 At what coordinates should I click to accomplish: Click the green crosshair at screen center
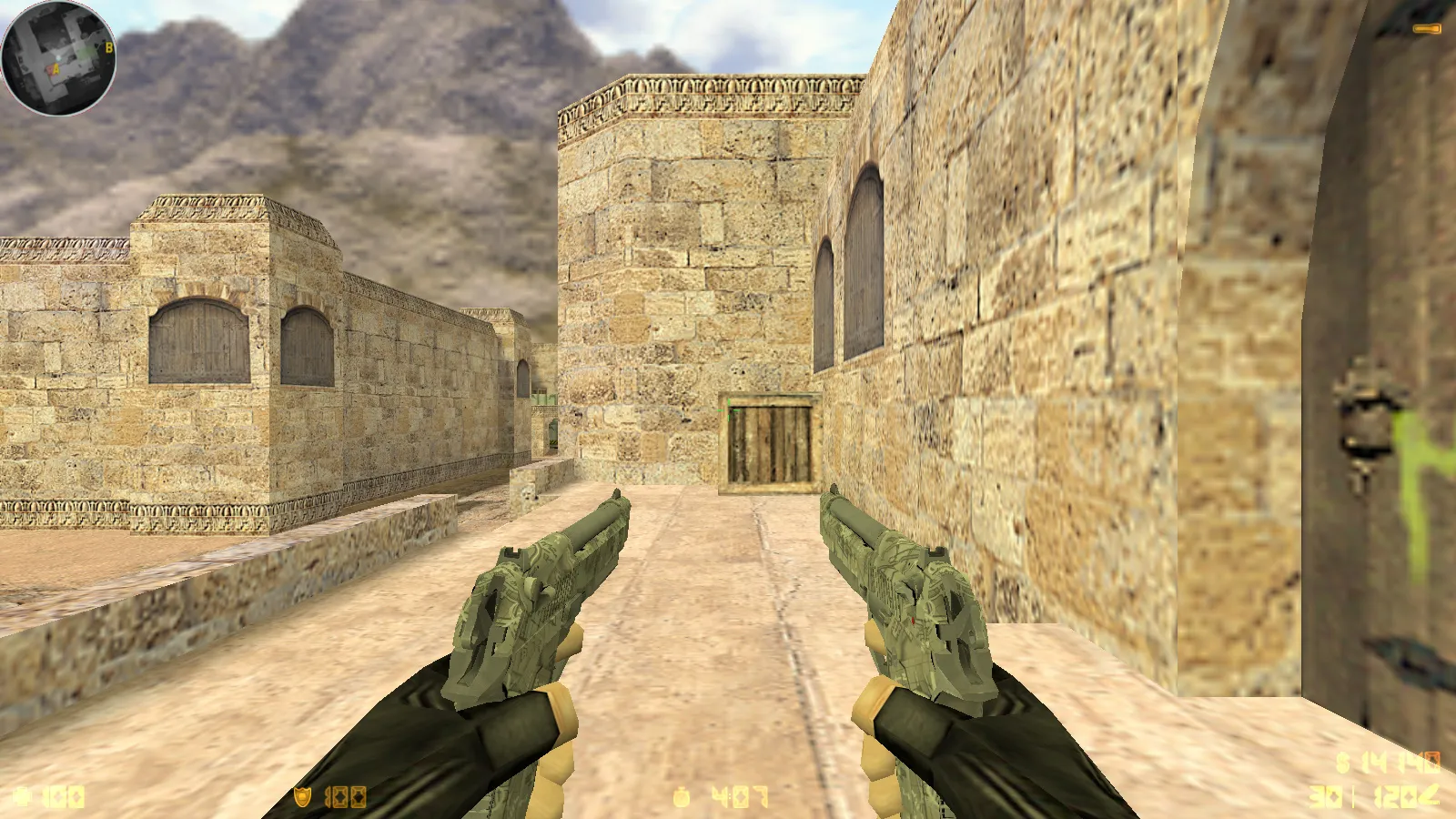pyautogui.click(x=728, y=409)
